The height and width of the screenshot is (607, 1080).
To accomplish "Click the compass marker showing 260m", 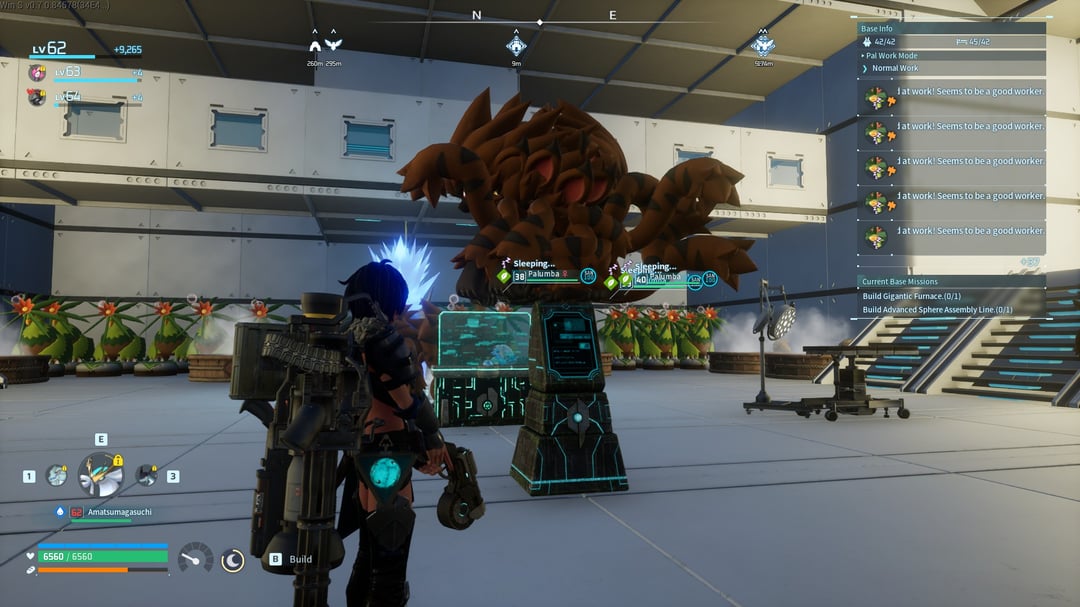I will coord(315,46).
